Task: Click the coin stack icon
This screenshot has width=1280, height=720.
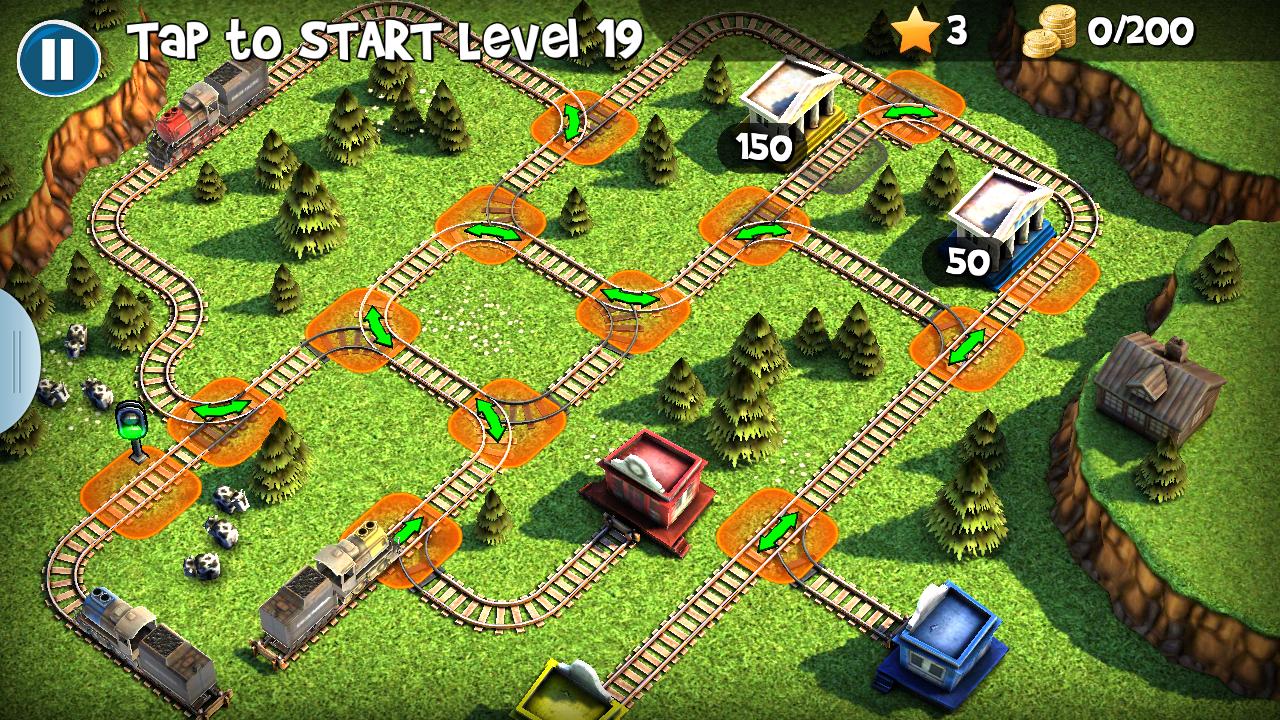Action: [1052, 33]
